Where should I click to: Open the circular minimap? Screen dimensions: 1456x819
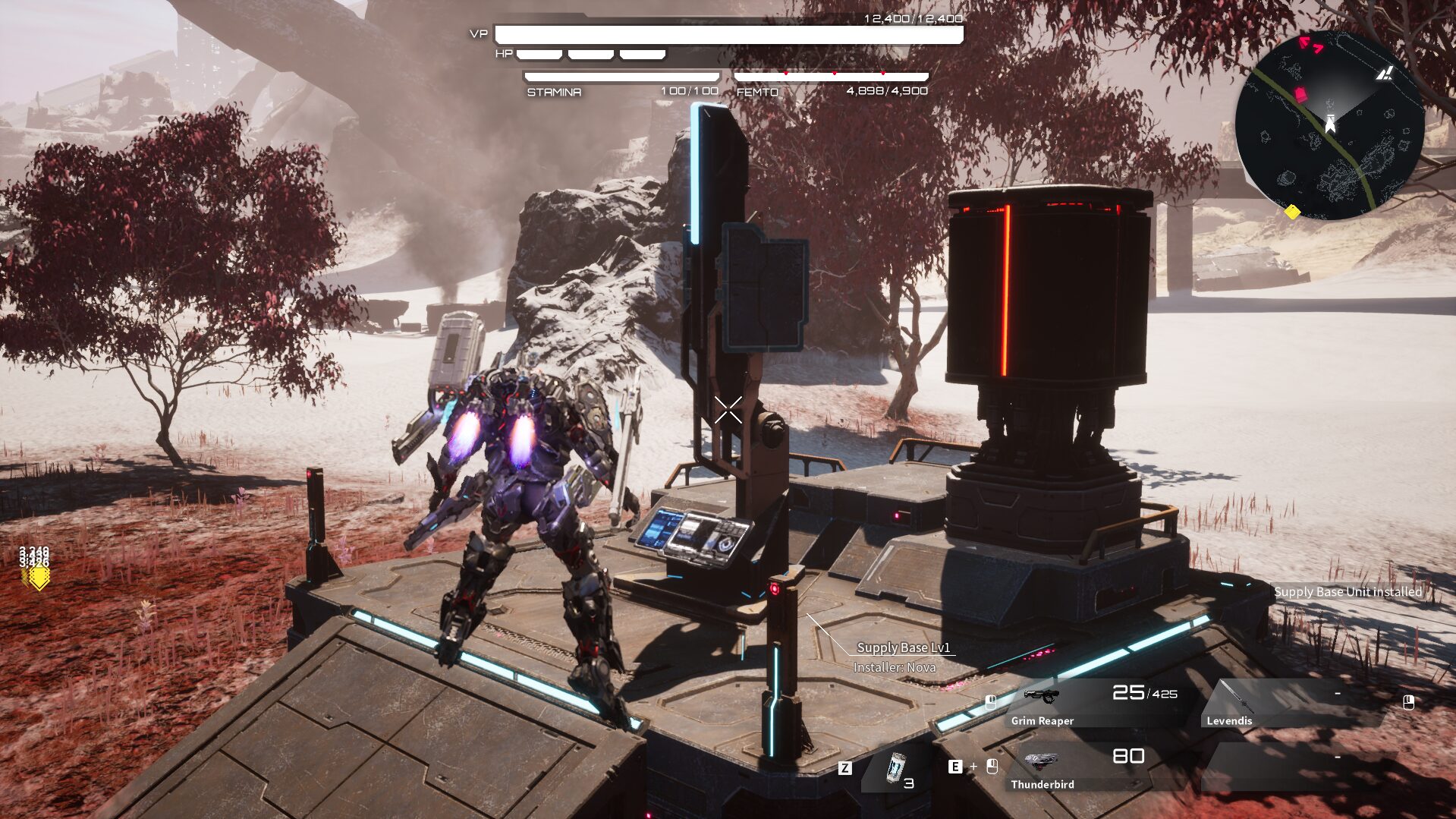tap(1329, 126)
